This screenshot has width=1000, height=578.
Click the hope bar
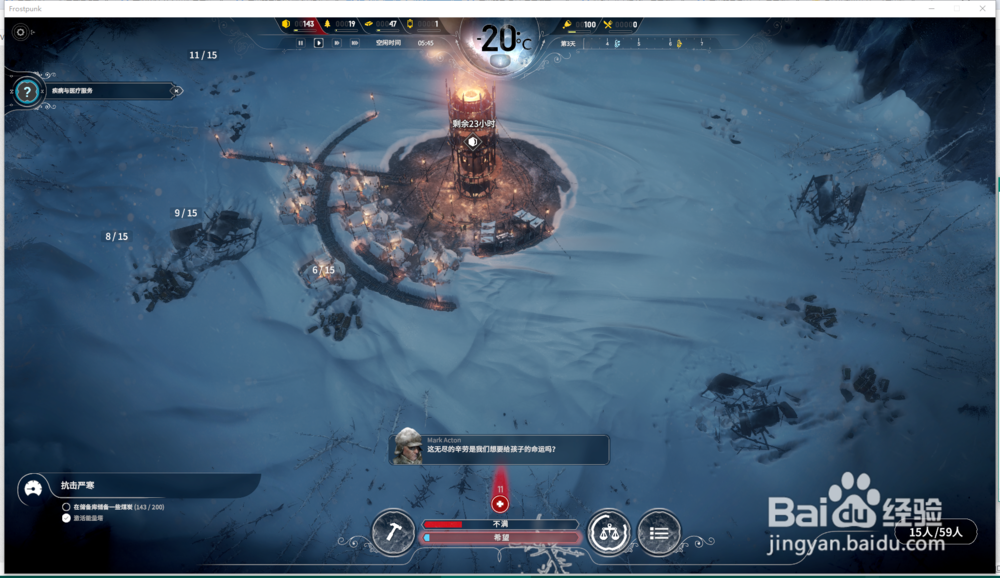tap(500, 537)
